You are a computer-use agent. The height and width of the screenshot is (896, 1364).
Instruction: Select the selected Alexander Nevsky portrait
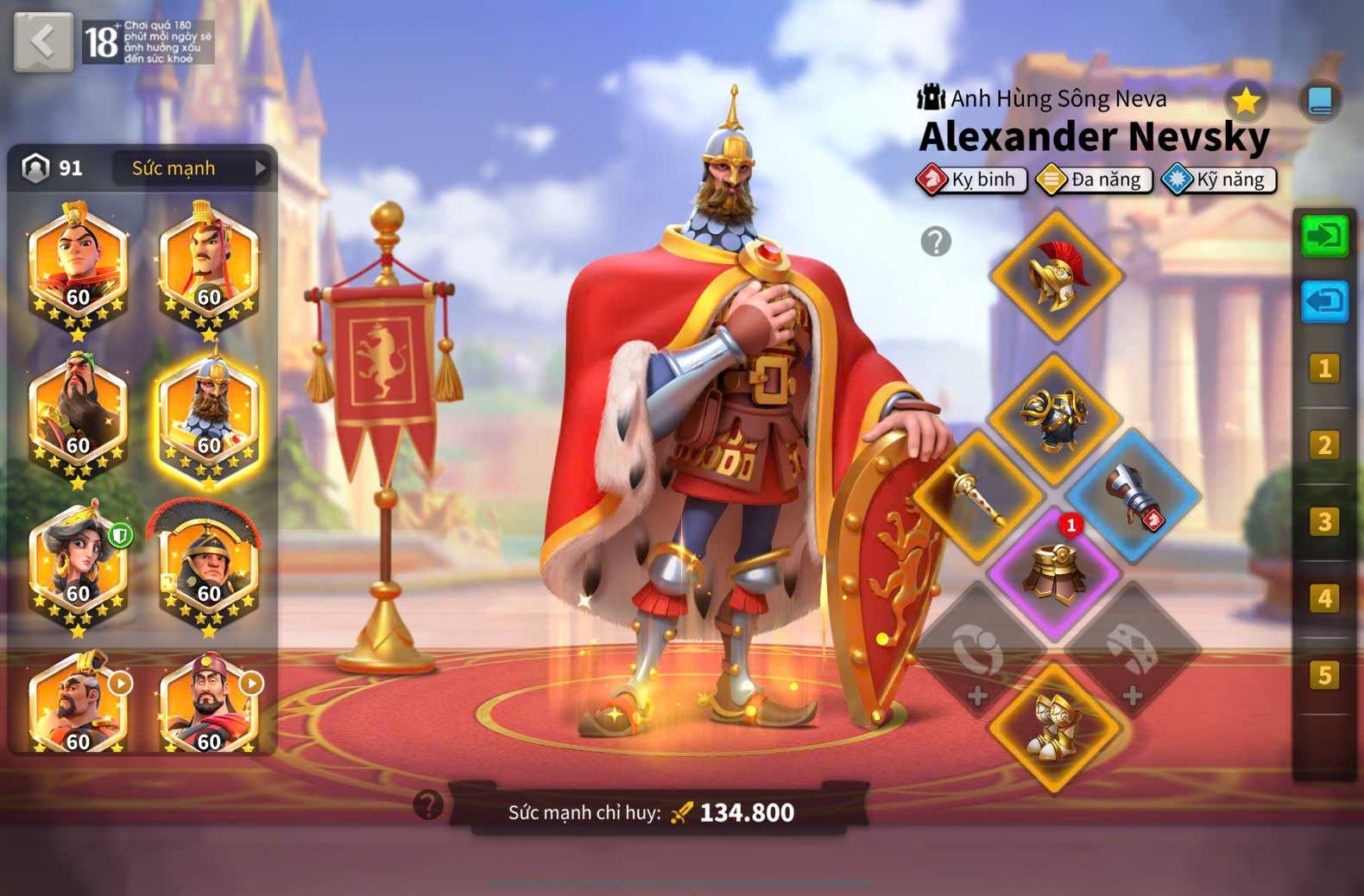tap(209, 419)
